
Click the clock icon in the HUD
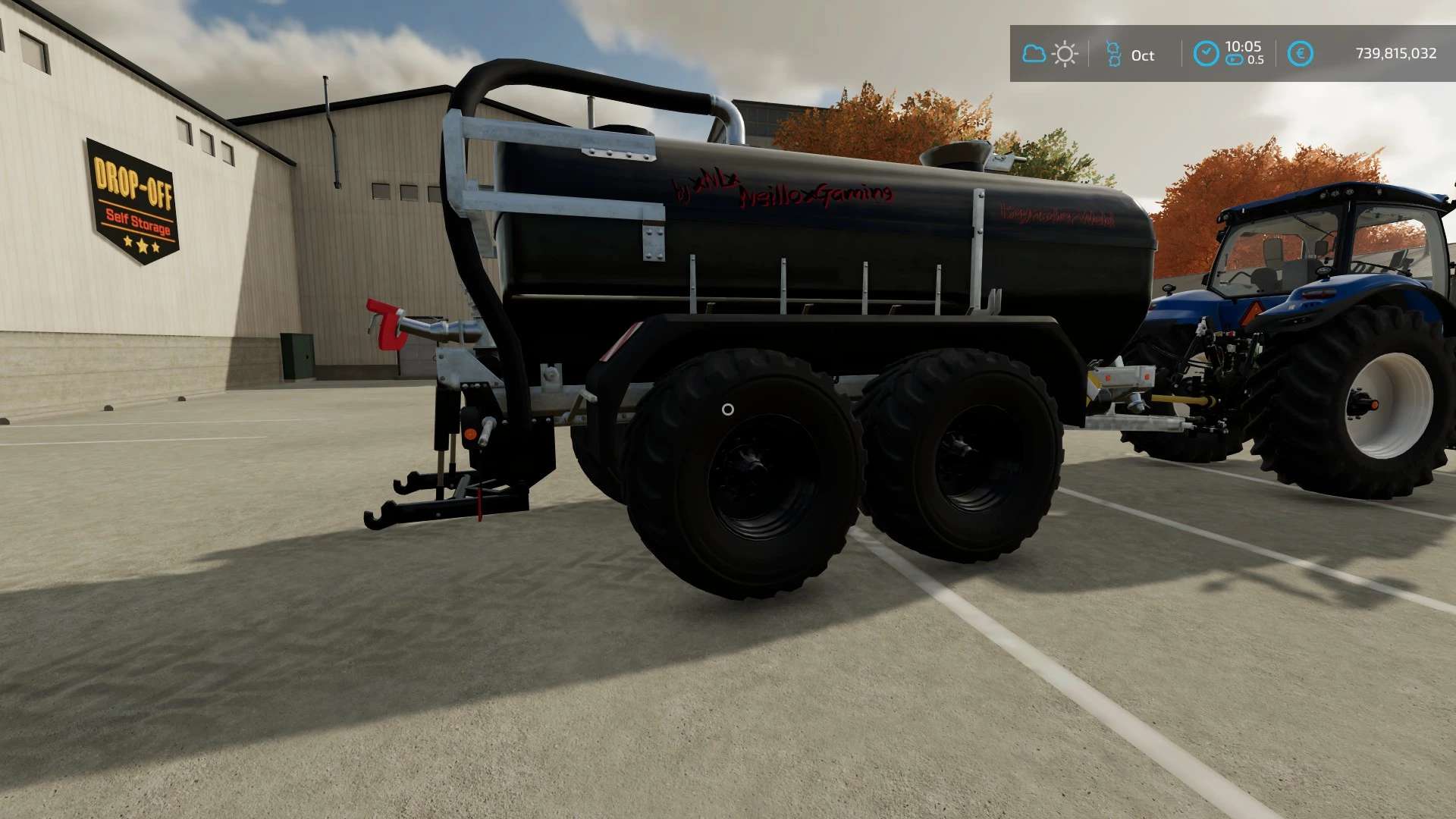tap(1206, 53)
